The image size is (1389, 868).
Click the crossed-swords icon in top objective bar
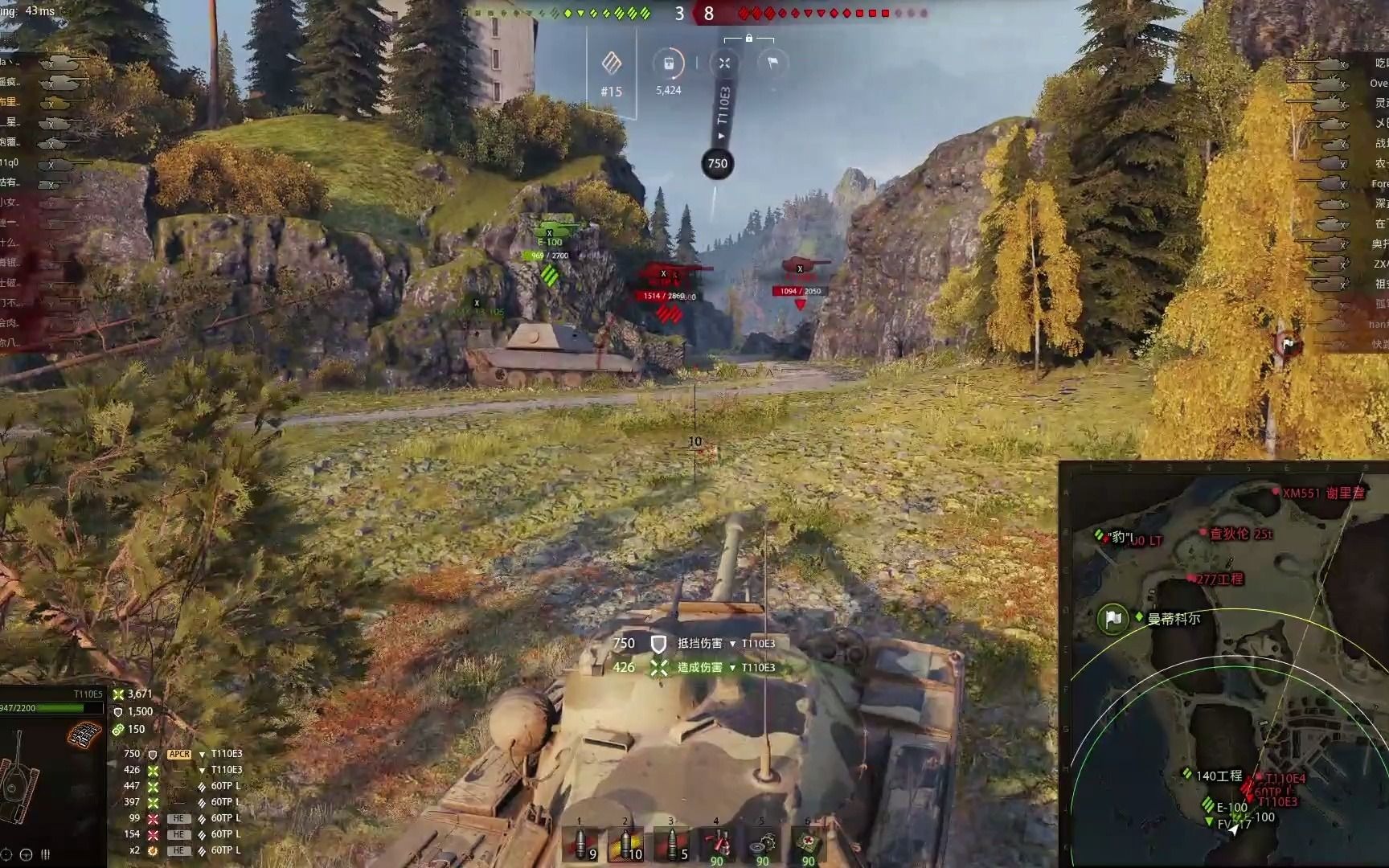click(x=724, y=63)
